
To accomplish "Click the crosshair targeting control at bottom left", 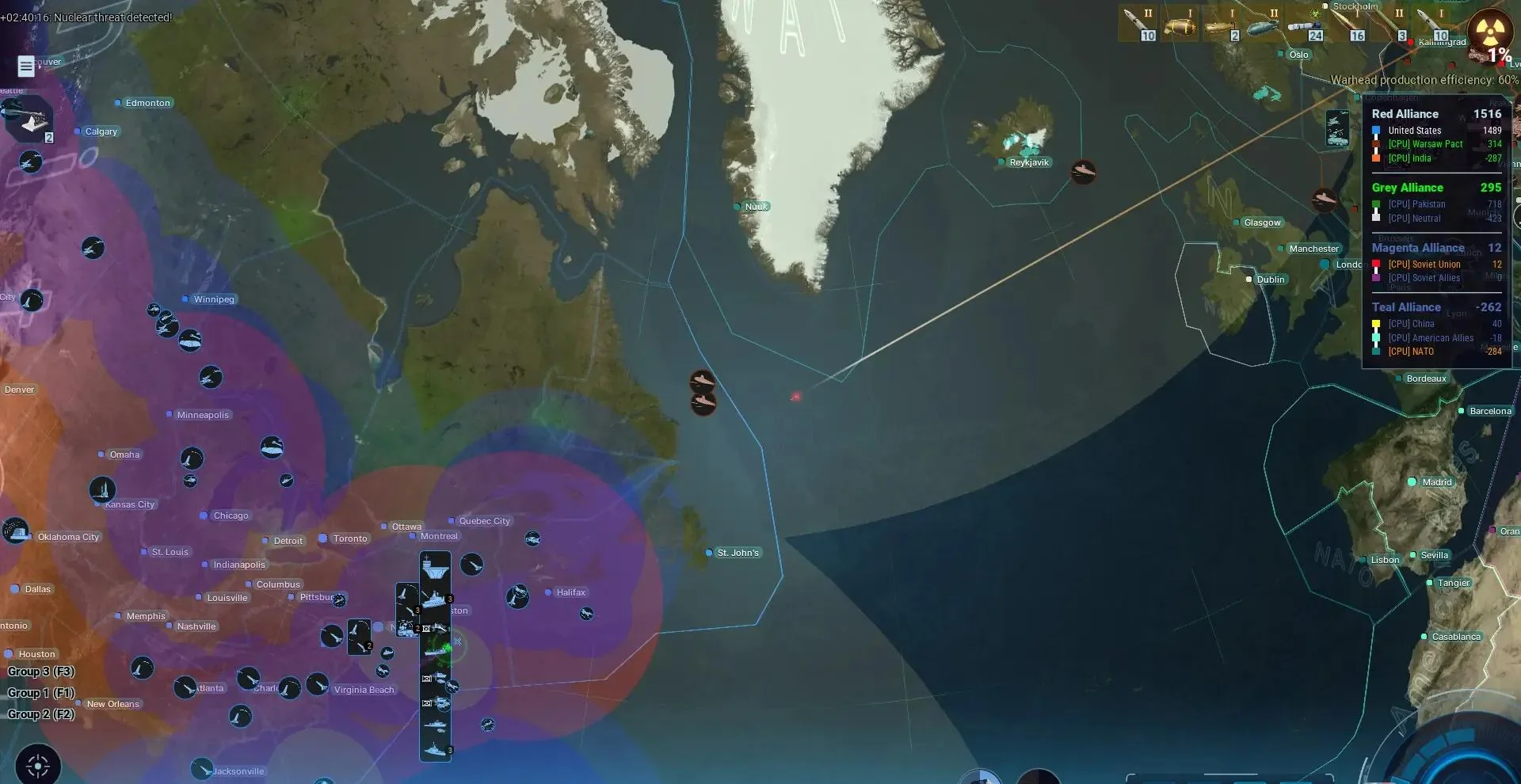I will [x=37, y=766].
